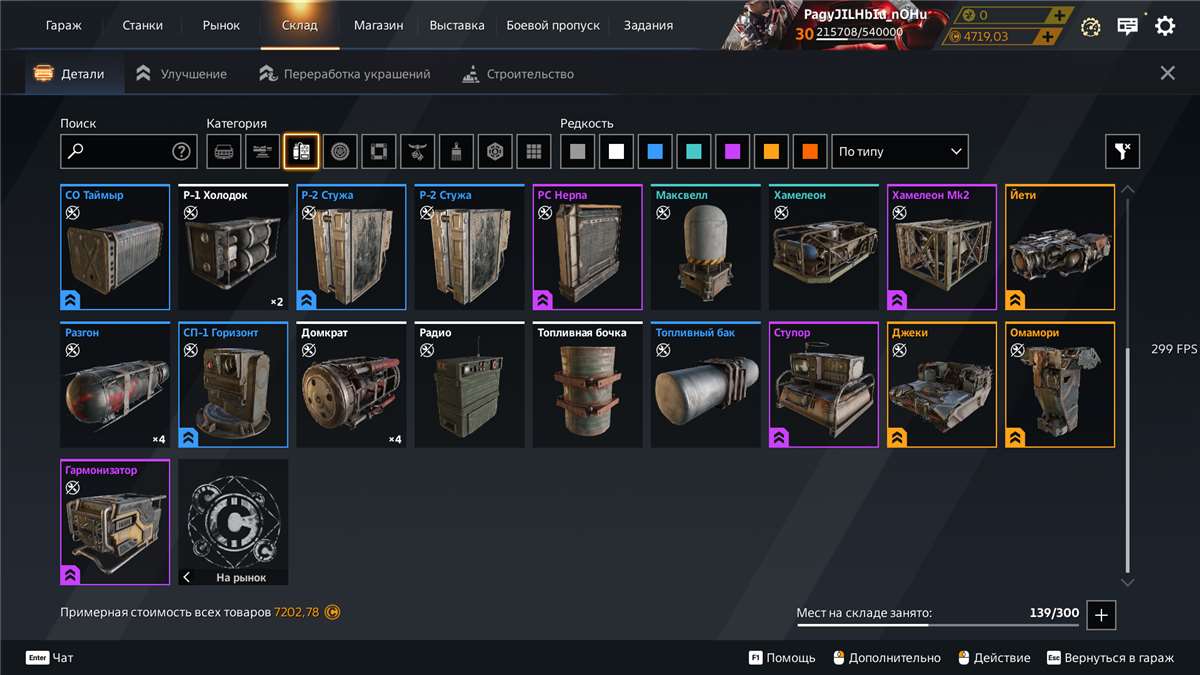
Task: Pick the Гармонизатор part
Action: click(115, 522)
